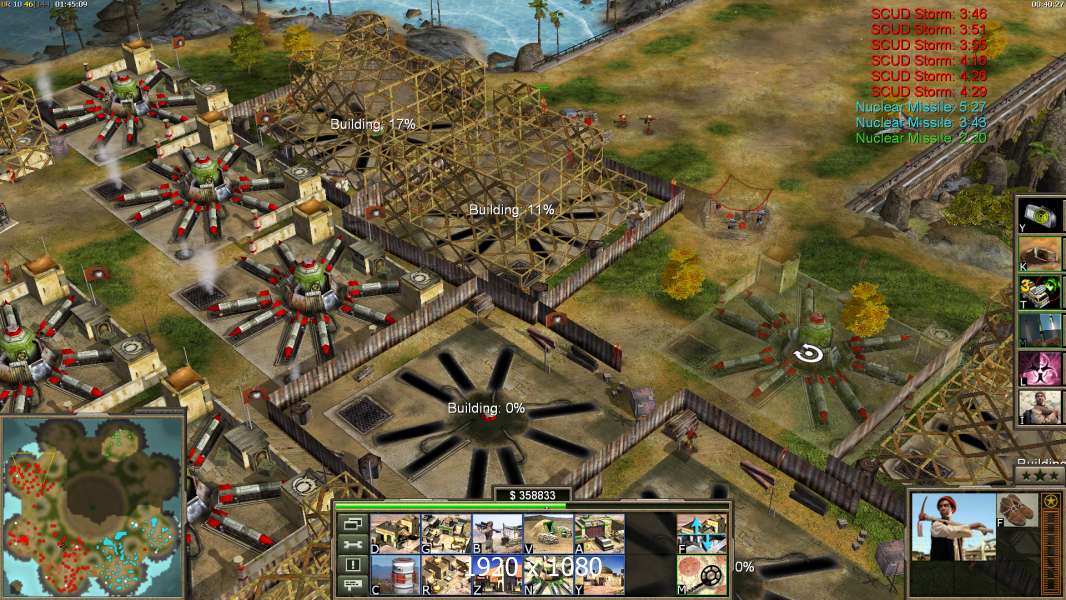This screenshot has width=1066, height=600.
Task: Select the Tunnel Network build icon (V)
Action: click(x=548, y=533)
